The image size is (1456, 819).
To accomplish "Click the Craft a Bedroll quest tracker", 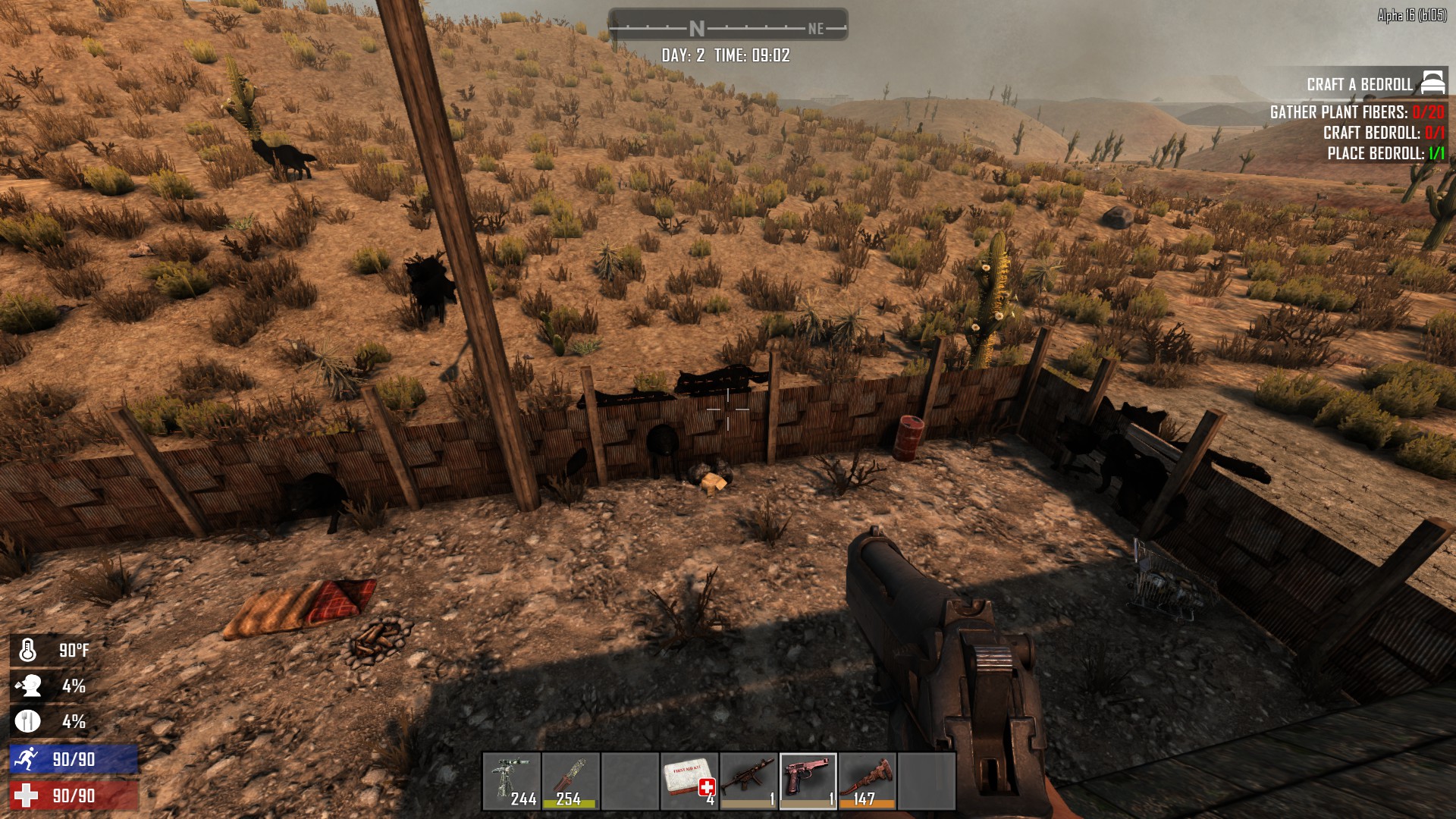I will pyautogui.click(x=1359, y=84).
